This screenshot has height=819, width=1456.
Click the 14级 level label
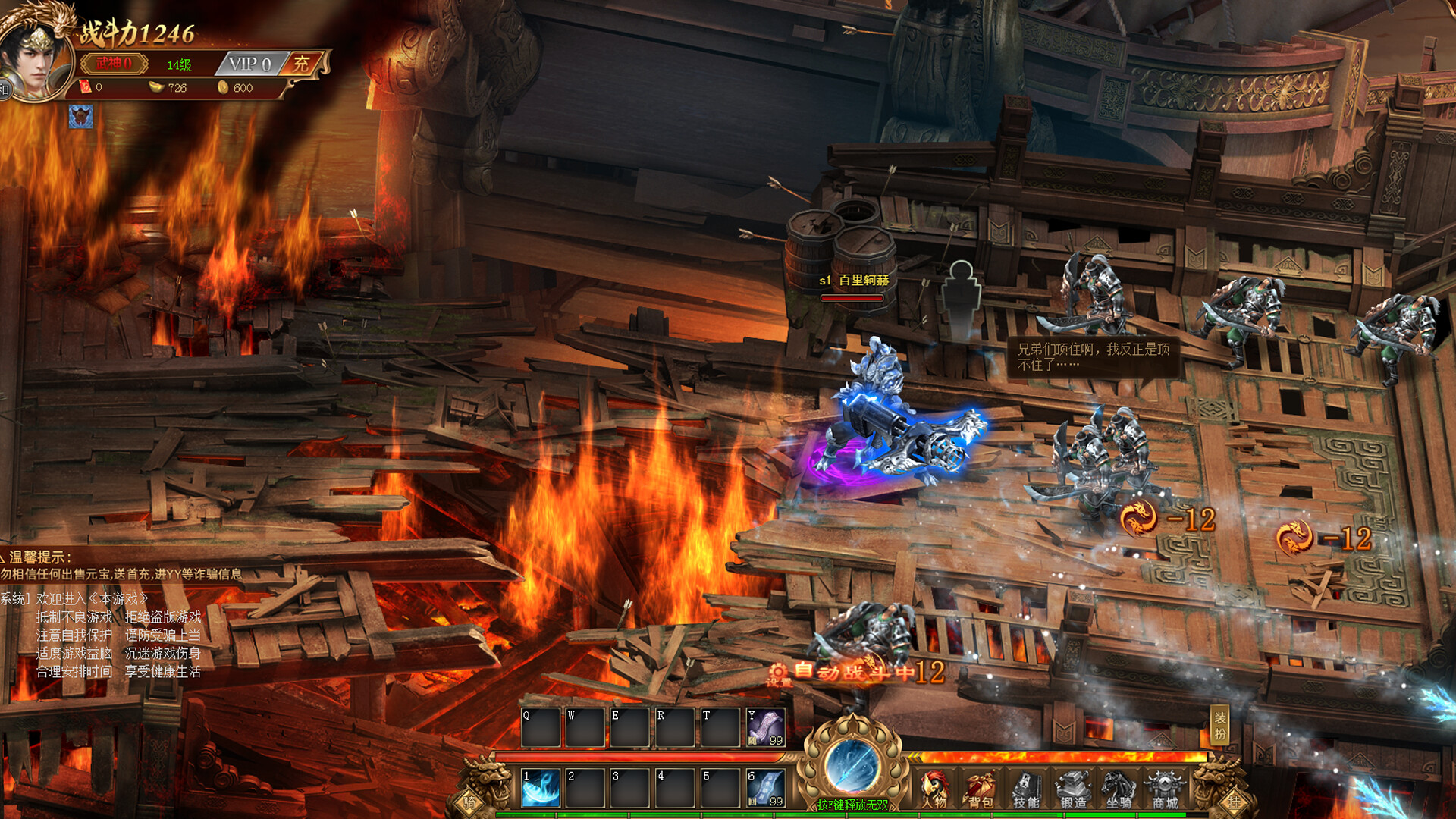pos(180,65)
